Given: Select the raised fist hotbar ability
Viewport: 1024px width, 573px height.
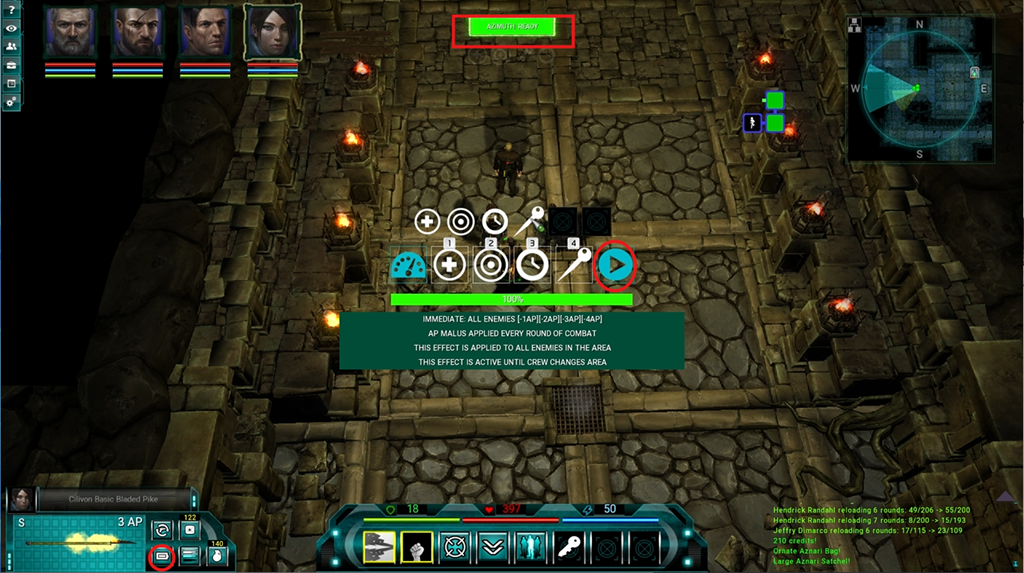Looking at the screenshot, I should 415,546.
